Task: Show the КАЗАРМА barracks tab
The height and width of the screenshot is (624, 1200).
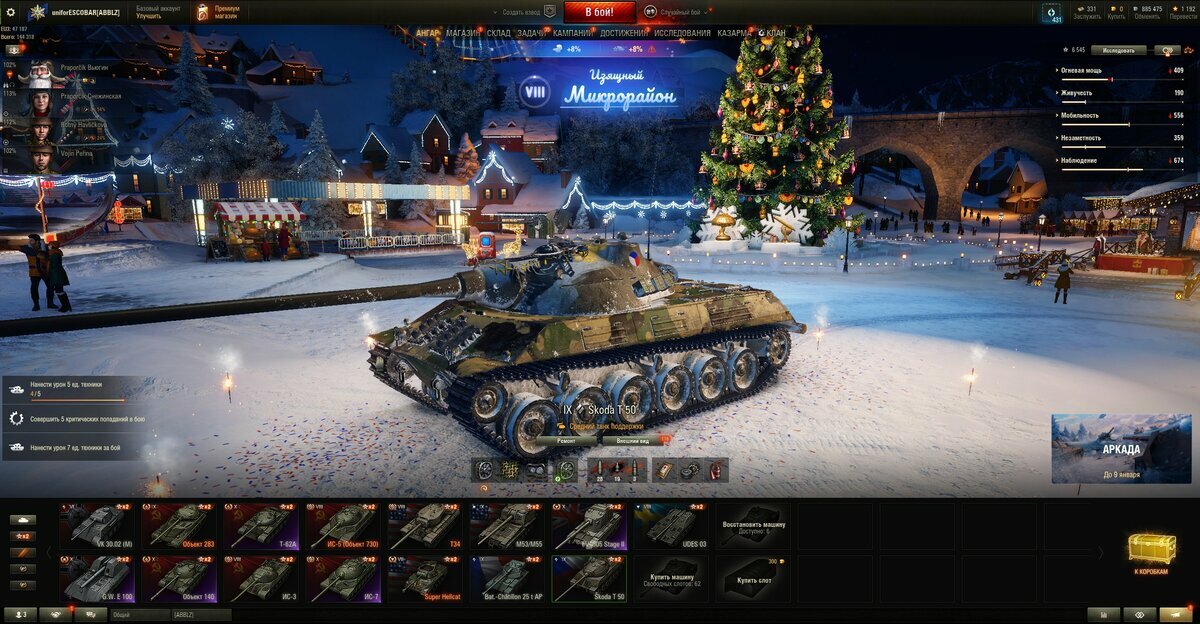Action: (x=733, y=33)
